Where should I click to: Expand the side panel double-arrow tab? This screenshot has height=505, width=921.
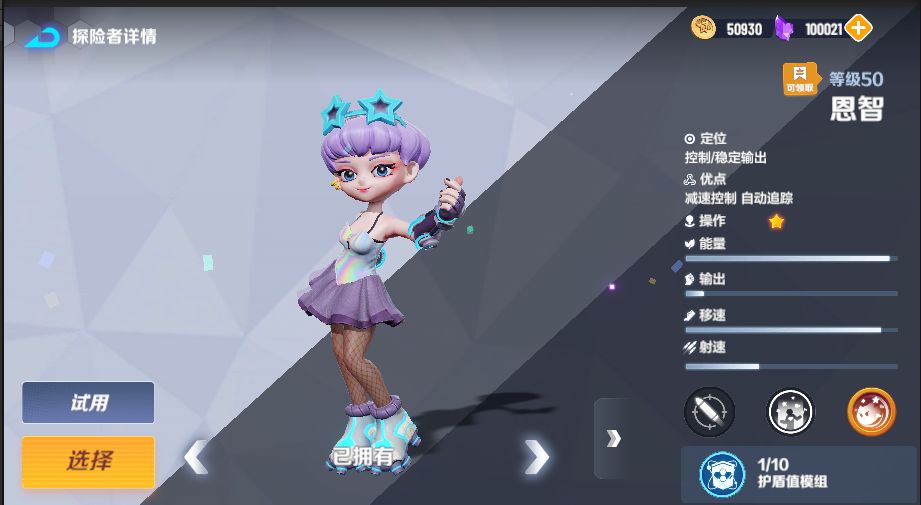coord(613,438)
